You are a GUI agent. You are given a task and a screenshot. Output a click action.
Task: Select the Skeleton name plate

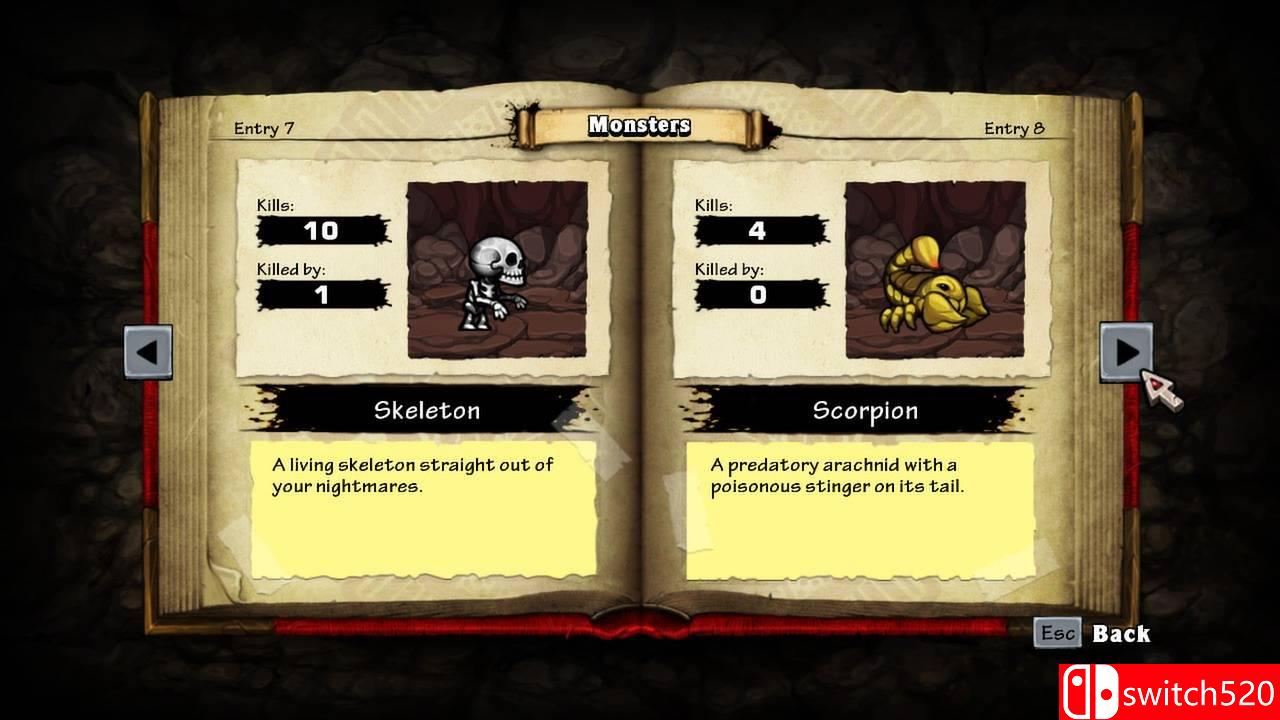click(428, 410)
